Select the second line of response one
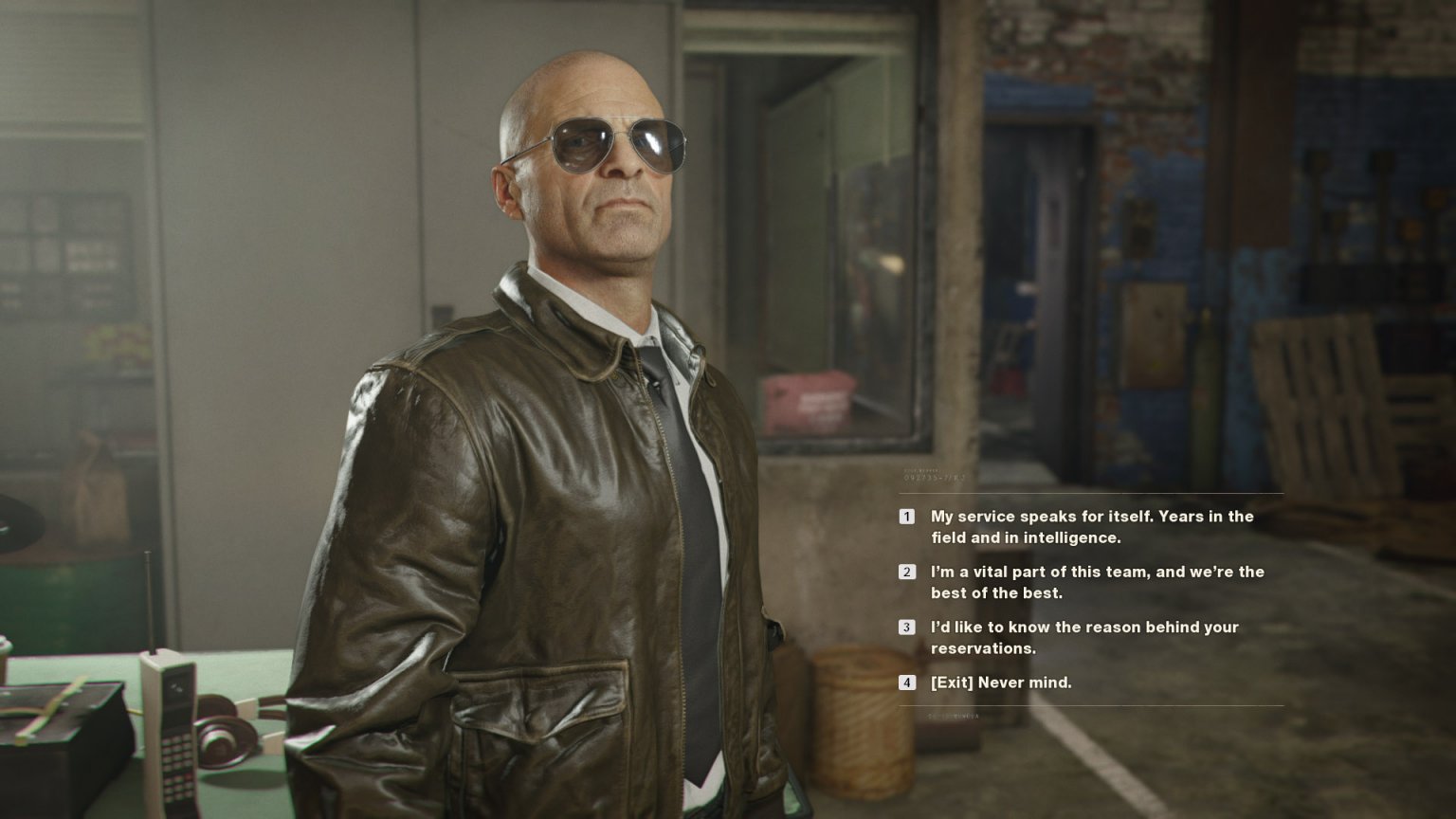The width and height of the screenshot is (1456, 819). click(1023, 537)
